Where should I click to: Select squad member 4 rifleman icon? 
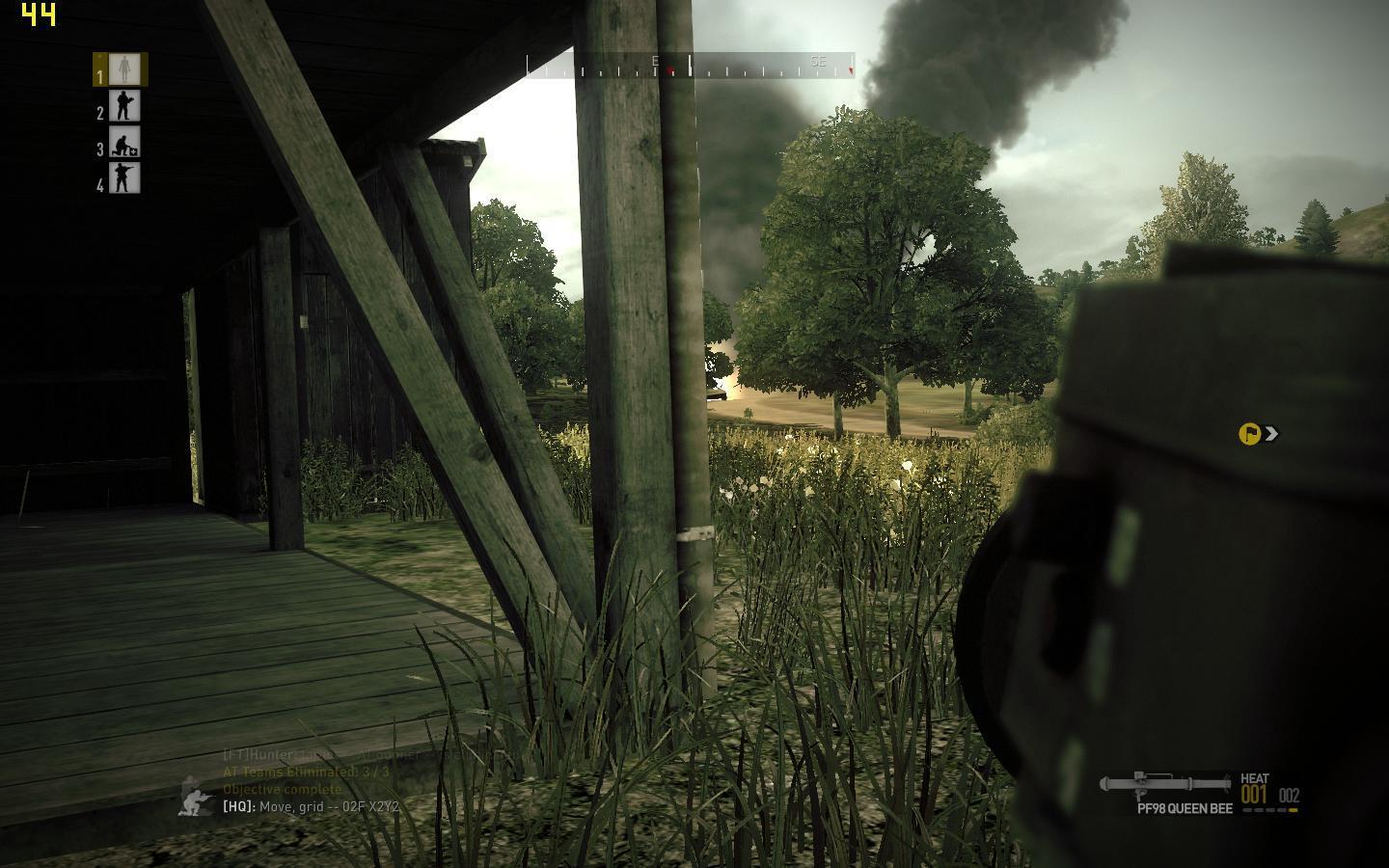point(123,178)
